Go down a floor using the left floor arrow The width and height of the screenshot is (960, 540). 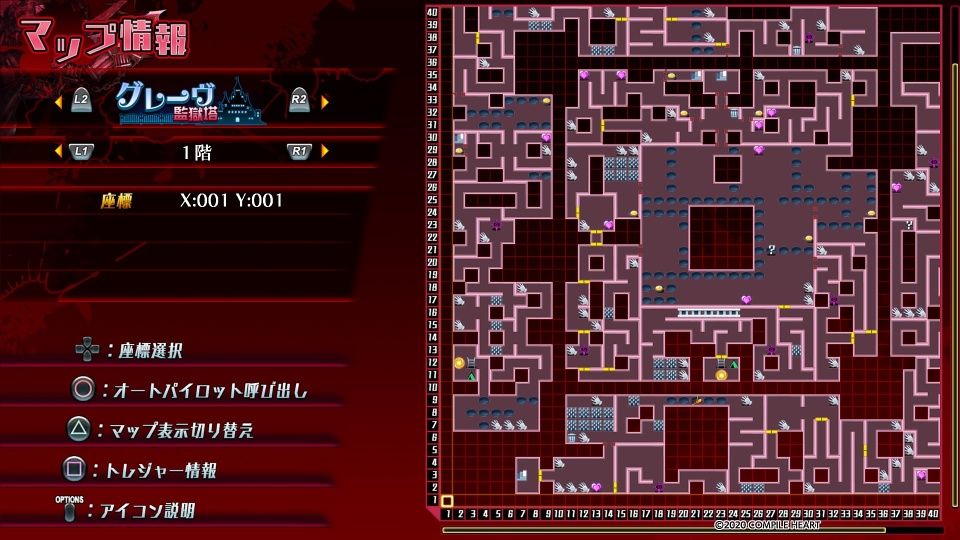point(58,151)
